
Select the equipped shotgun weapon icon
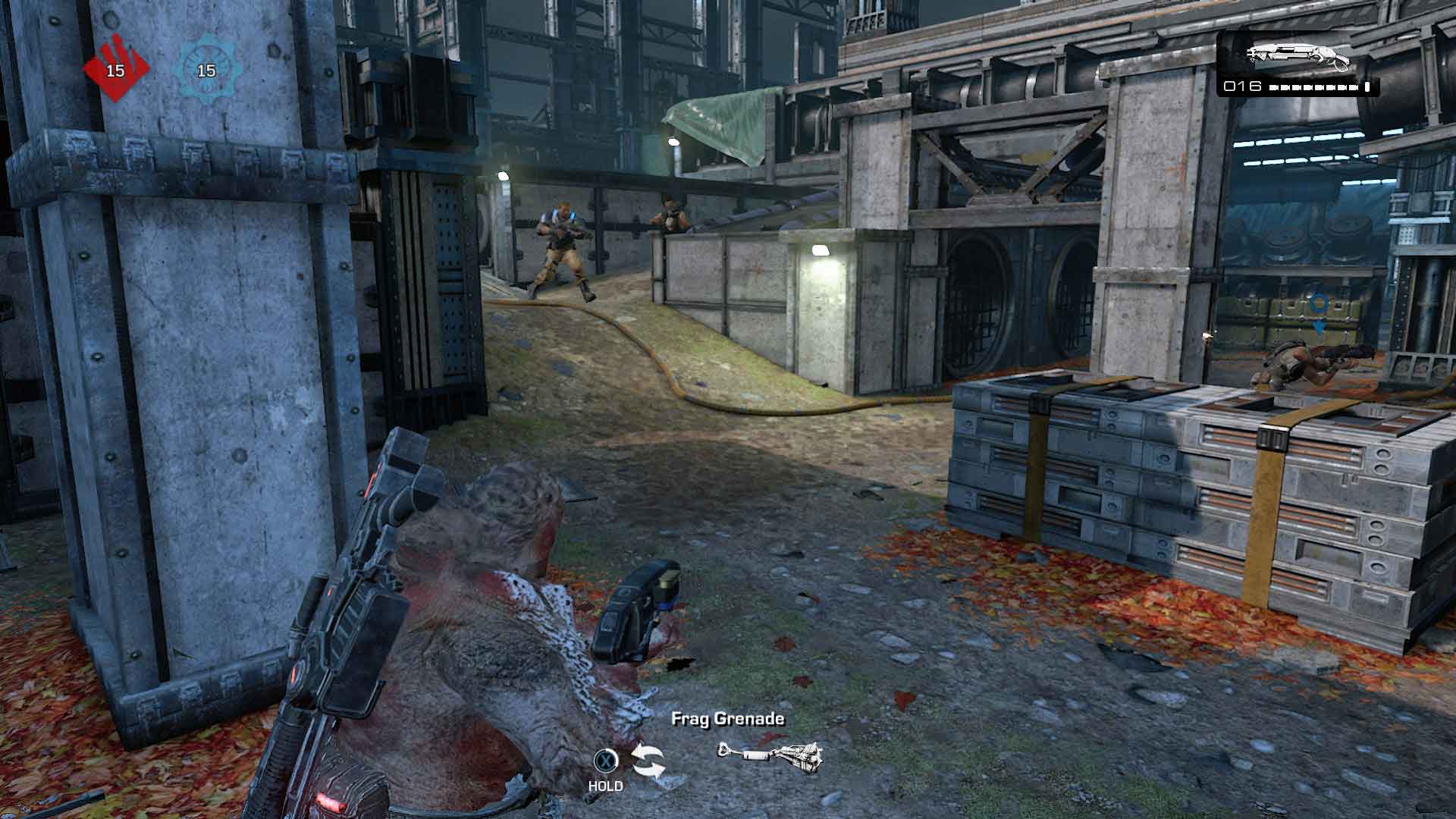1299,55
